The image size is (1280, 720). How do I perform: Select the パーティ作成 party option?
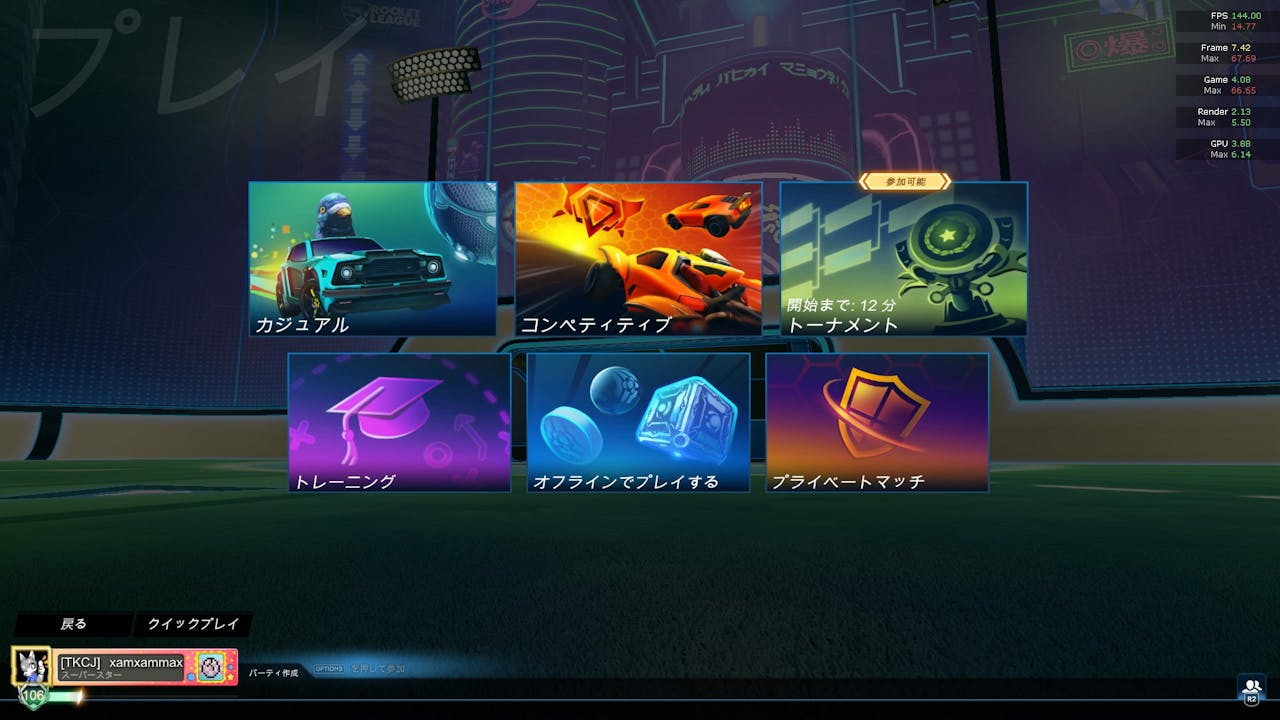coord(274,673)
